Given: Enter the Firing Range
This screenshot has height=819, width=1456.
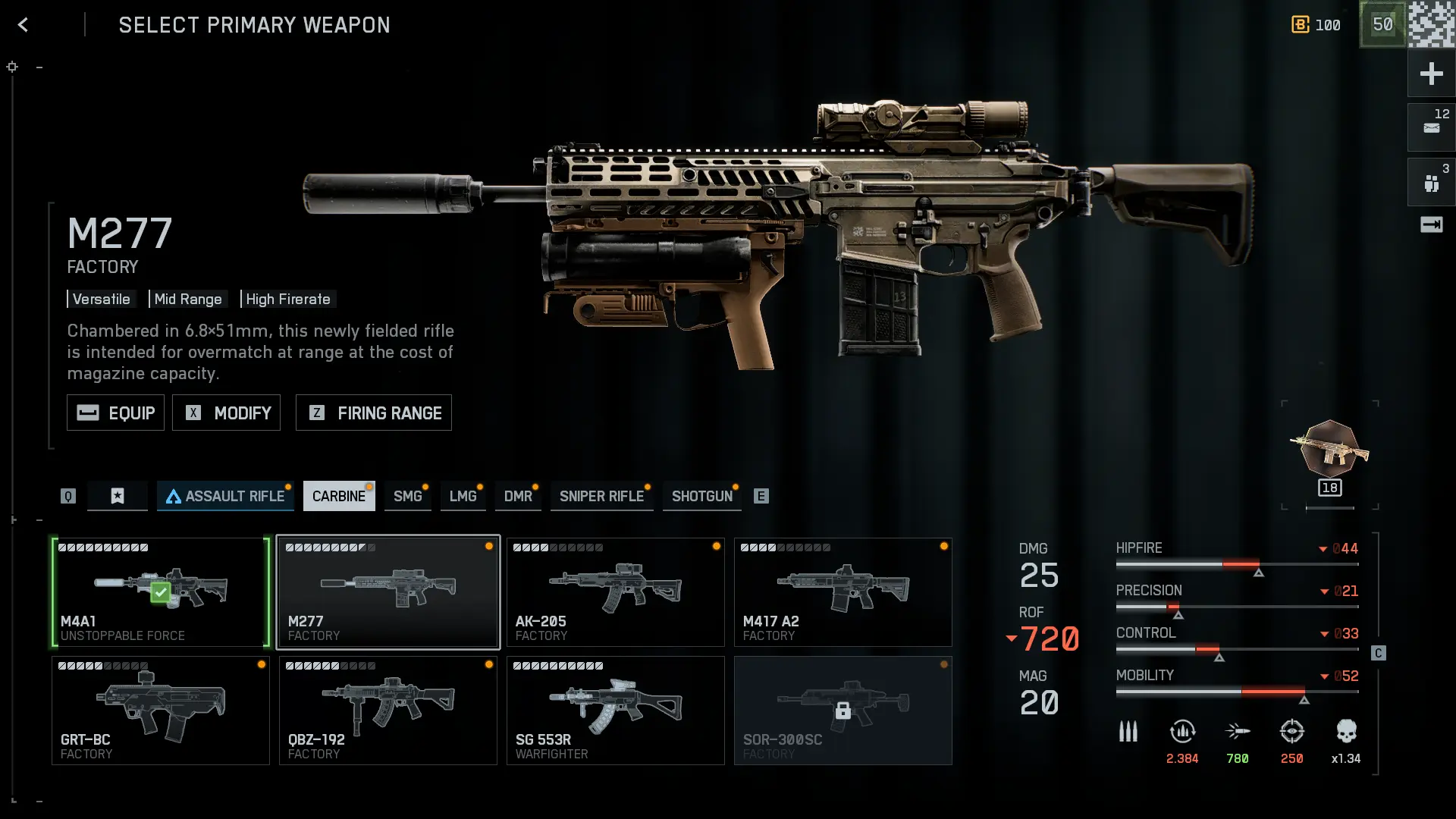Looking at the screenshot, I should point(373,413).
